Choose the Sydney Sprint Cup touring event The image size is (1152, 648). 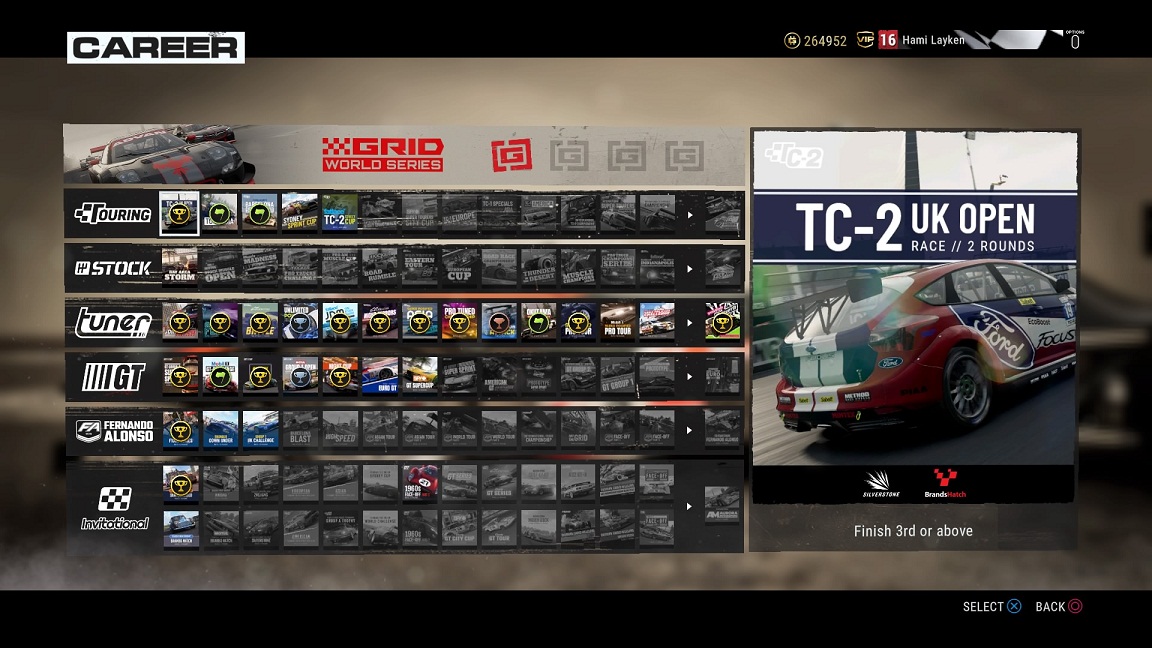coord(299,213)
